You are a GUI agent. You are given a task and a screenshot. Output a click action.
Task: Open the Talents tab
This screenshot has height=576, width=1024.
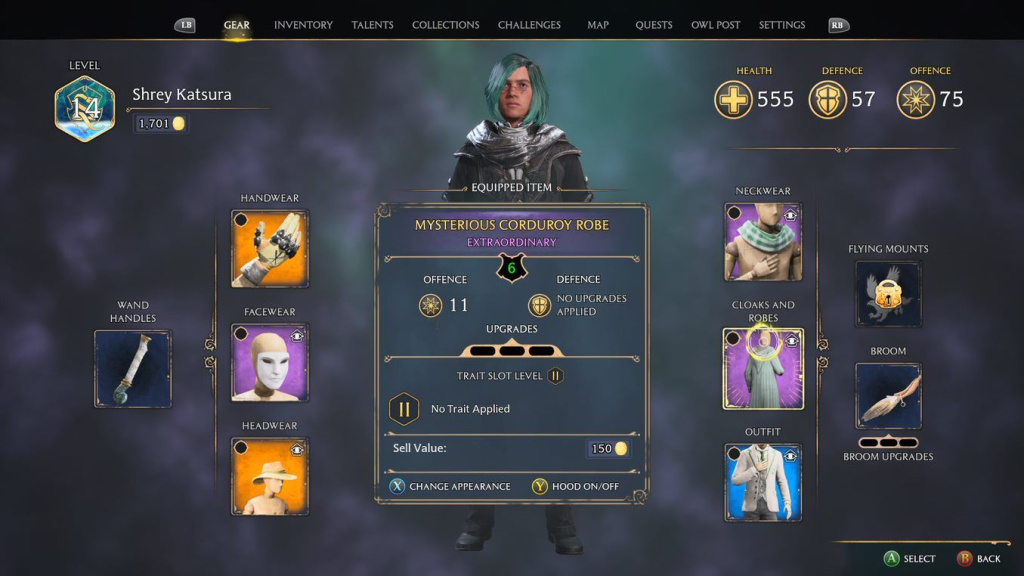pyautogui.click(x=372, y=25)
